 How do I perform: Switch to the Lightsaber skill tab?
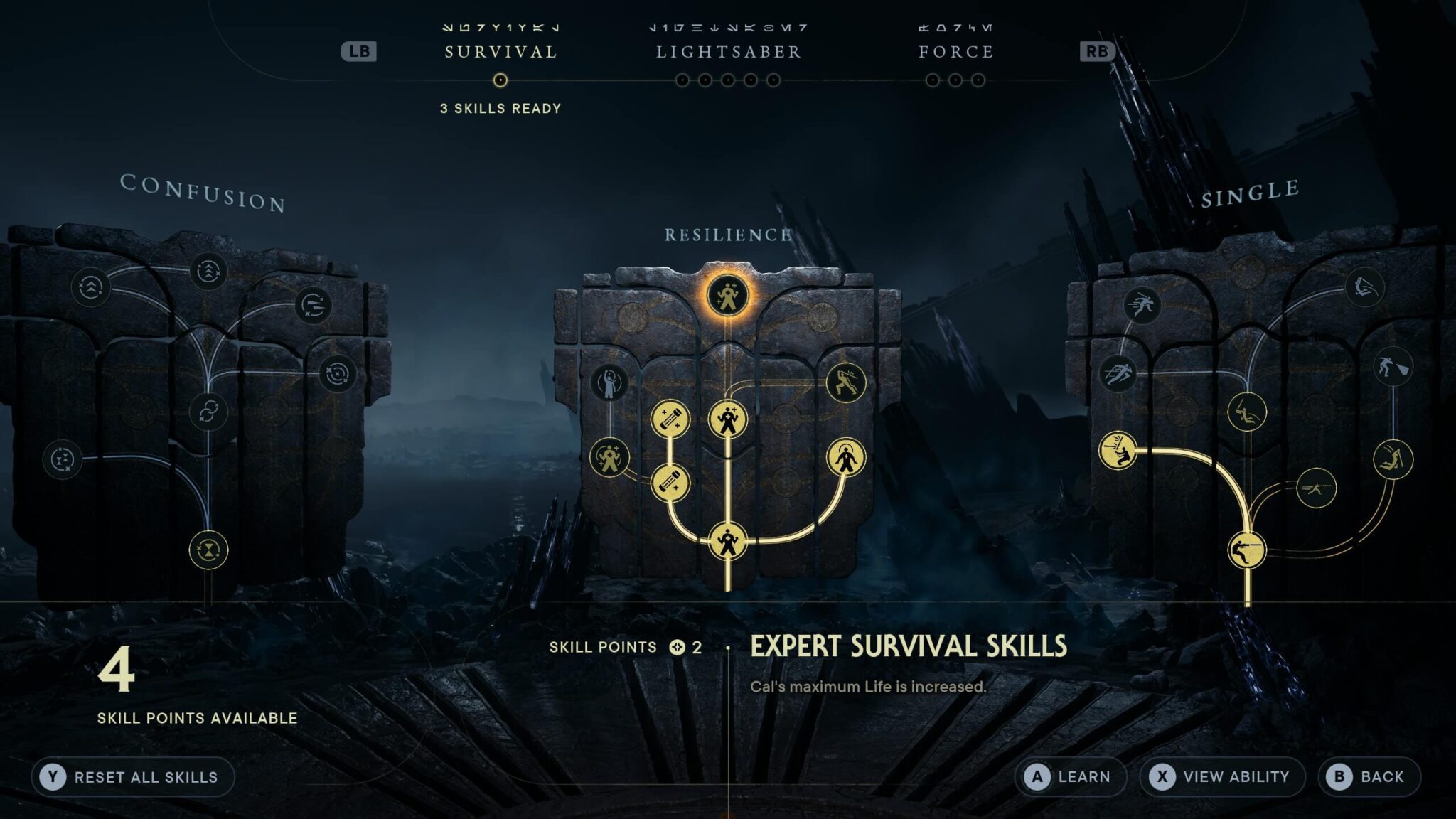point(728,52)
